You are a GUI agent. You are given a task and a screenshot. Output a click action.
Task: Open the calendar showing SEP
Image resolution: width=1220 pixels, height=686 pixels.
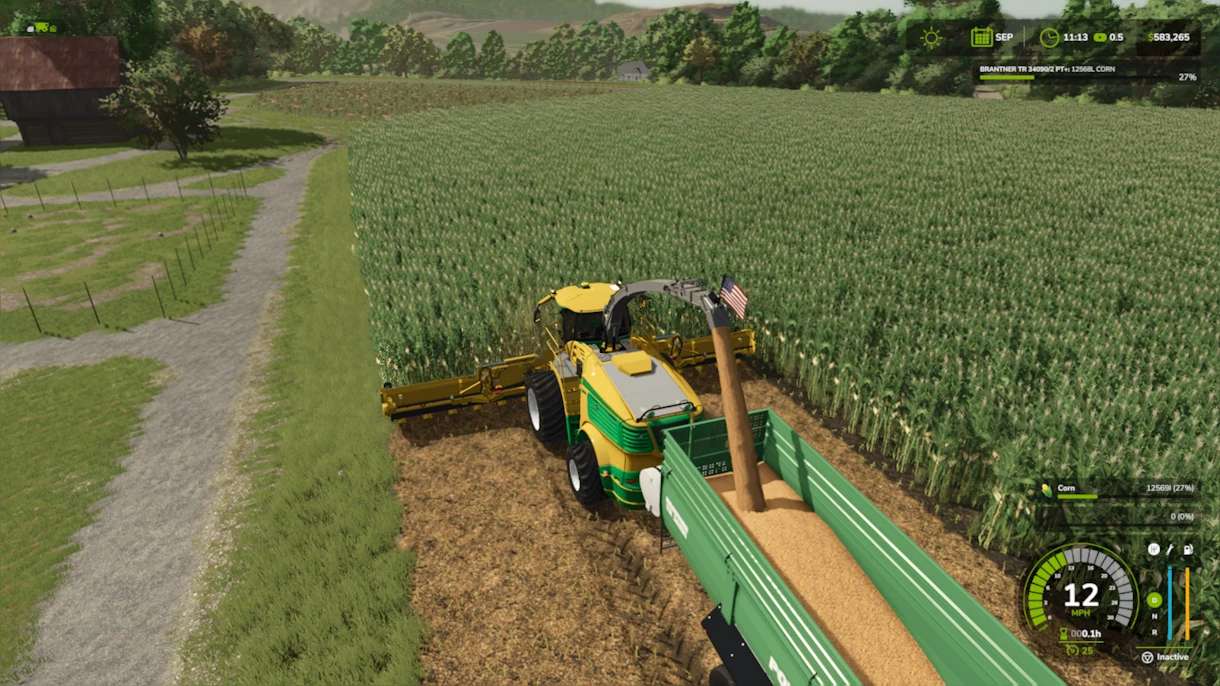click(x=981, y=38)
